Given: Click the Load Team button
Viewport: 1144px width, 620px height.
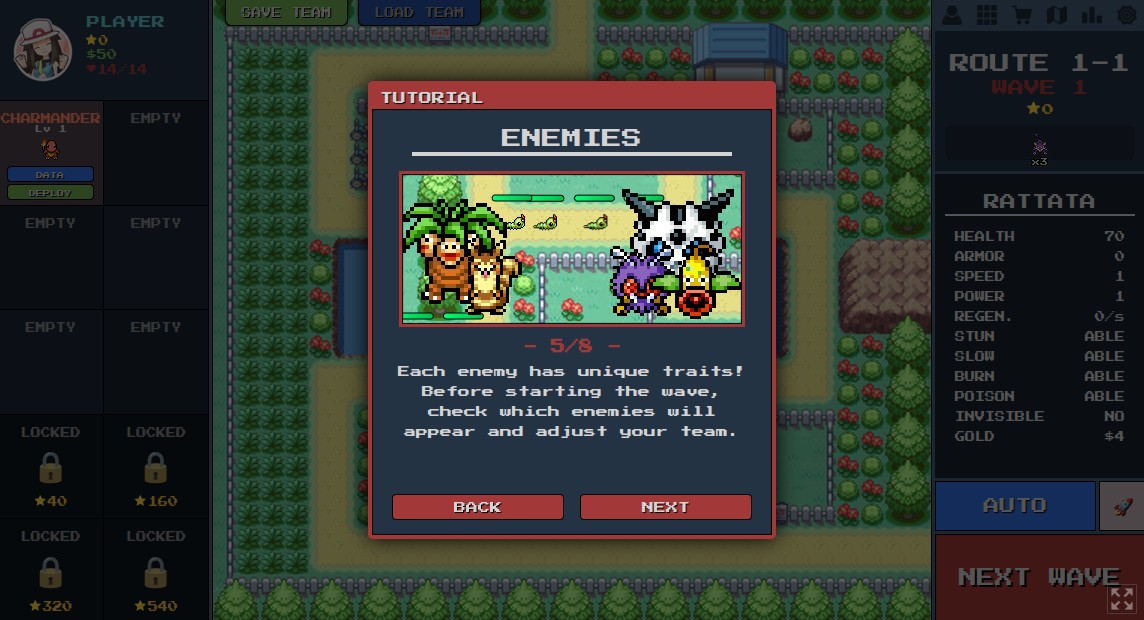Looking at the screenshot, I should [418, 12].
